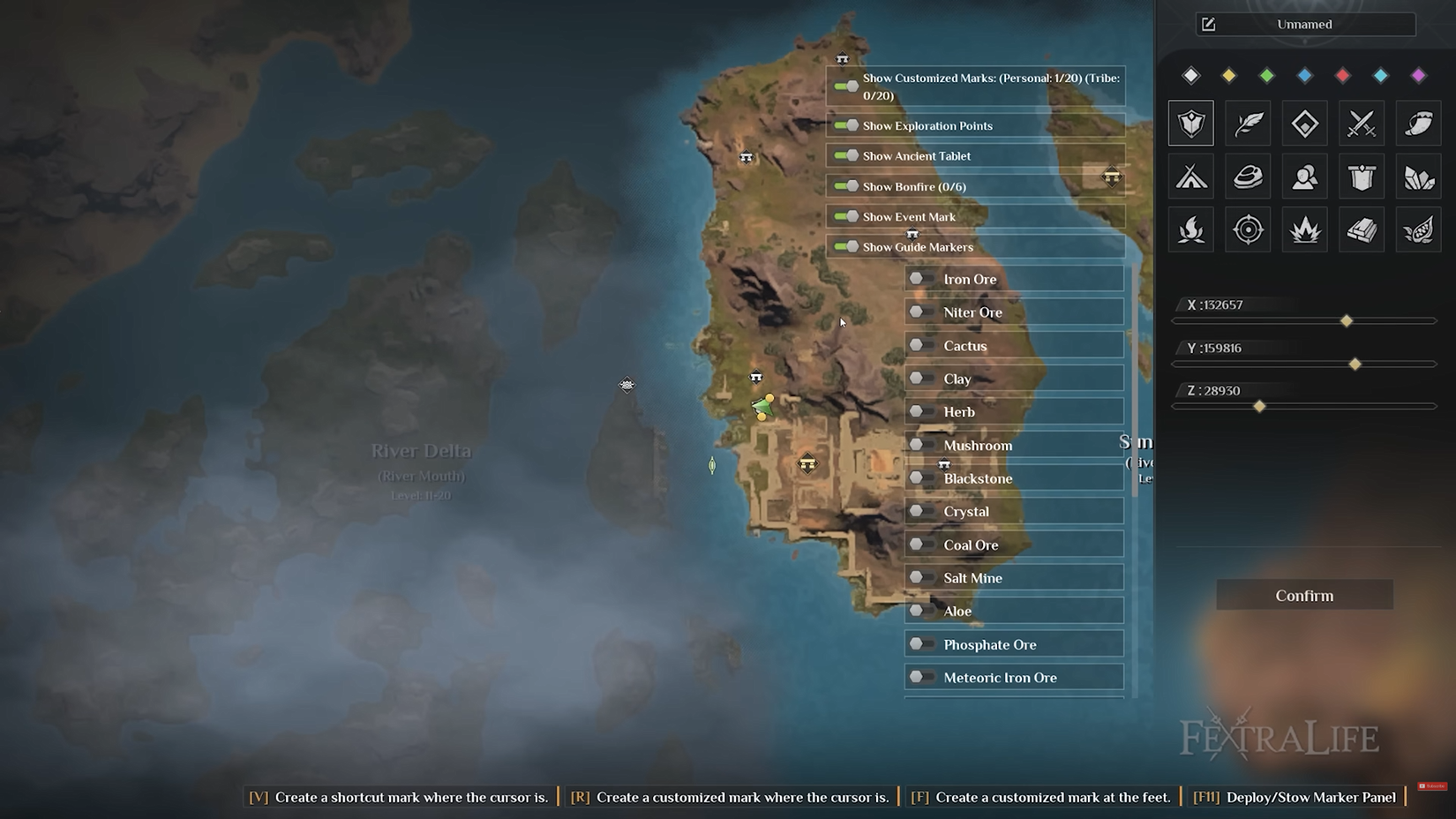1456x819 pixels.
Task: Toggle Show Bonfire (0/6)
Action: point(845,186)
